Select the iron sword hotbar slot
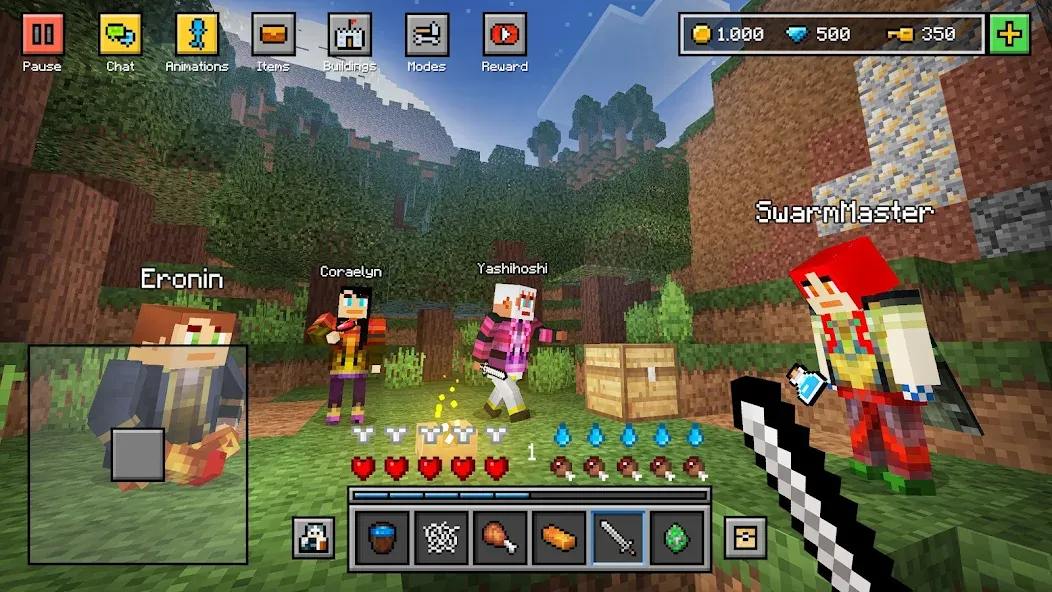 click(616, 539)
